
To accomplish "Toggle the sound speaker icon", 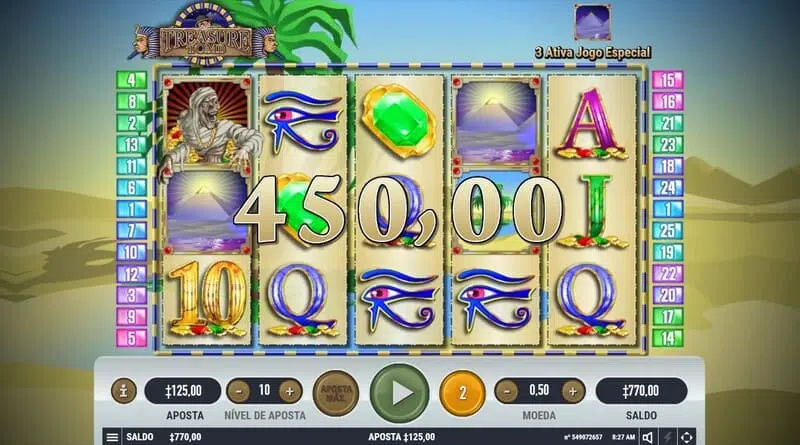I will (x=648, y=437).
